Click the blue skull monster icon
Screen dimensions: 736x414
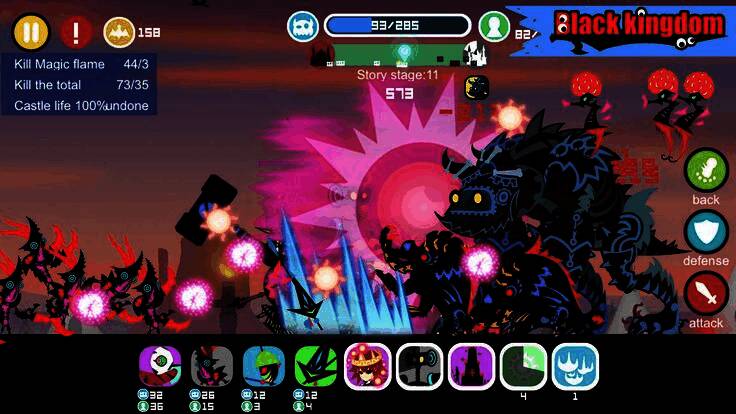pyautogui.click(x=303, y=26)
